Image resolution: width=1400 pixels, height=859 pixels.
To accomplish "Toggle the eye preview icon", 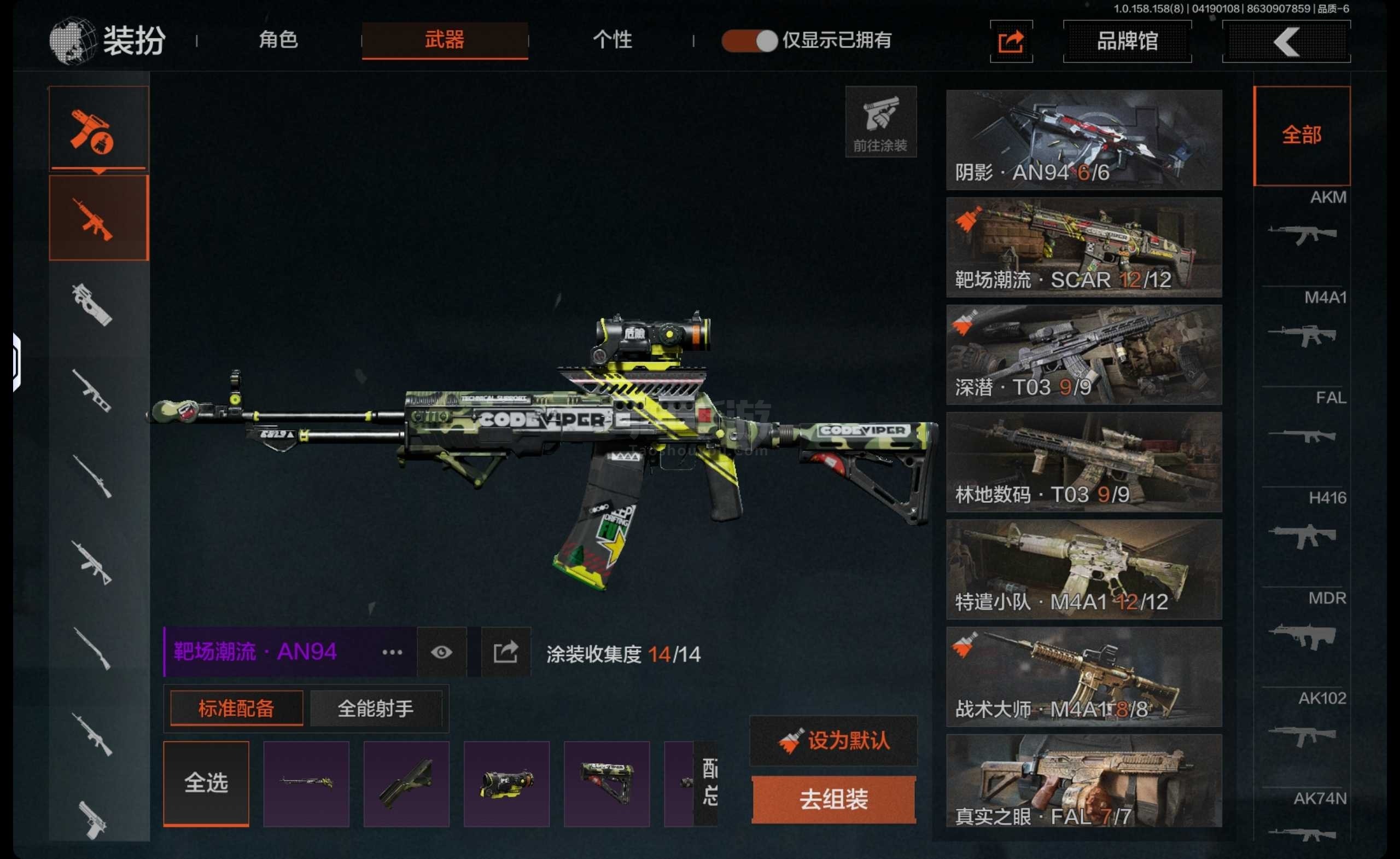I will [x=441, y=652].
